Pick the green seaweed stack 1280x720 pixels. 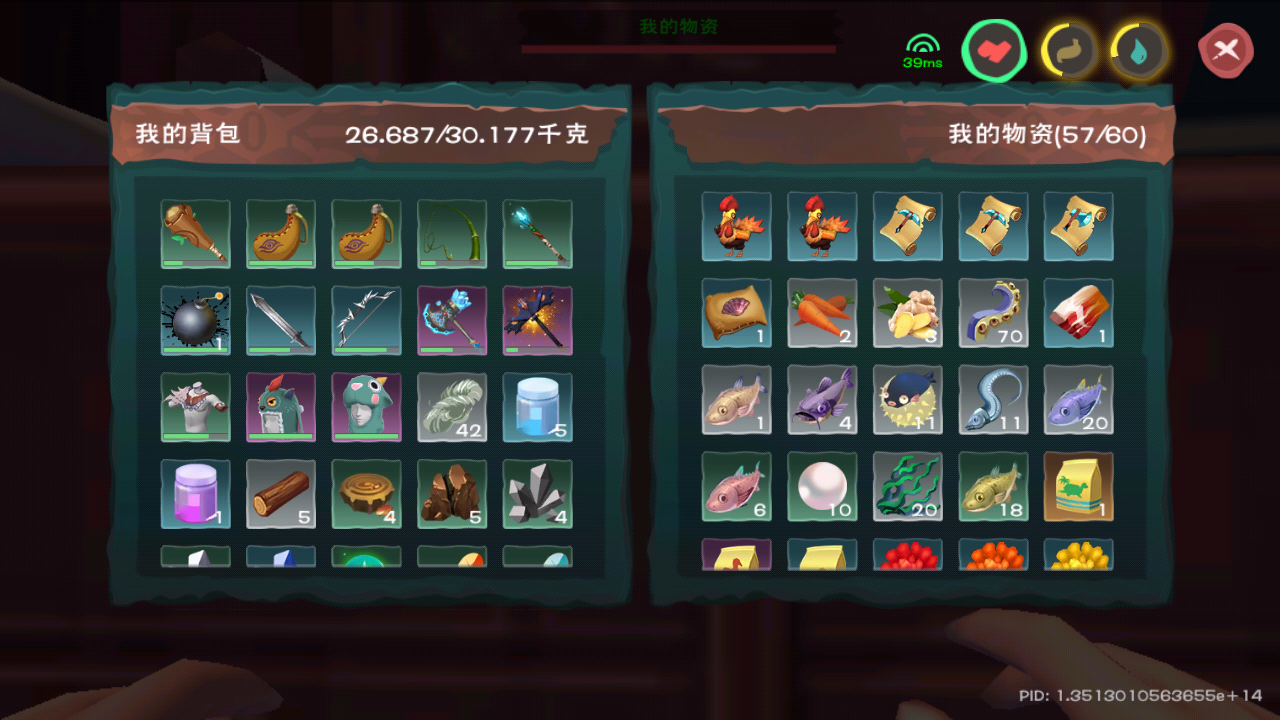pos(907,485)
